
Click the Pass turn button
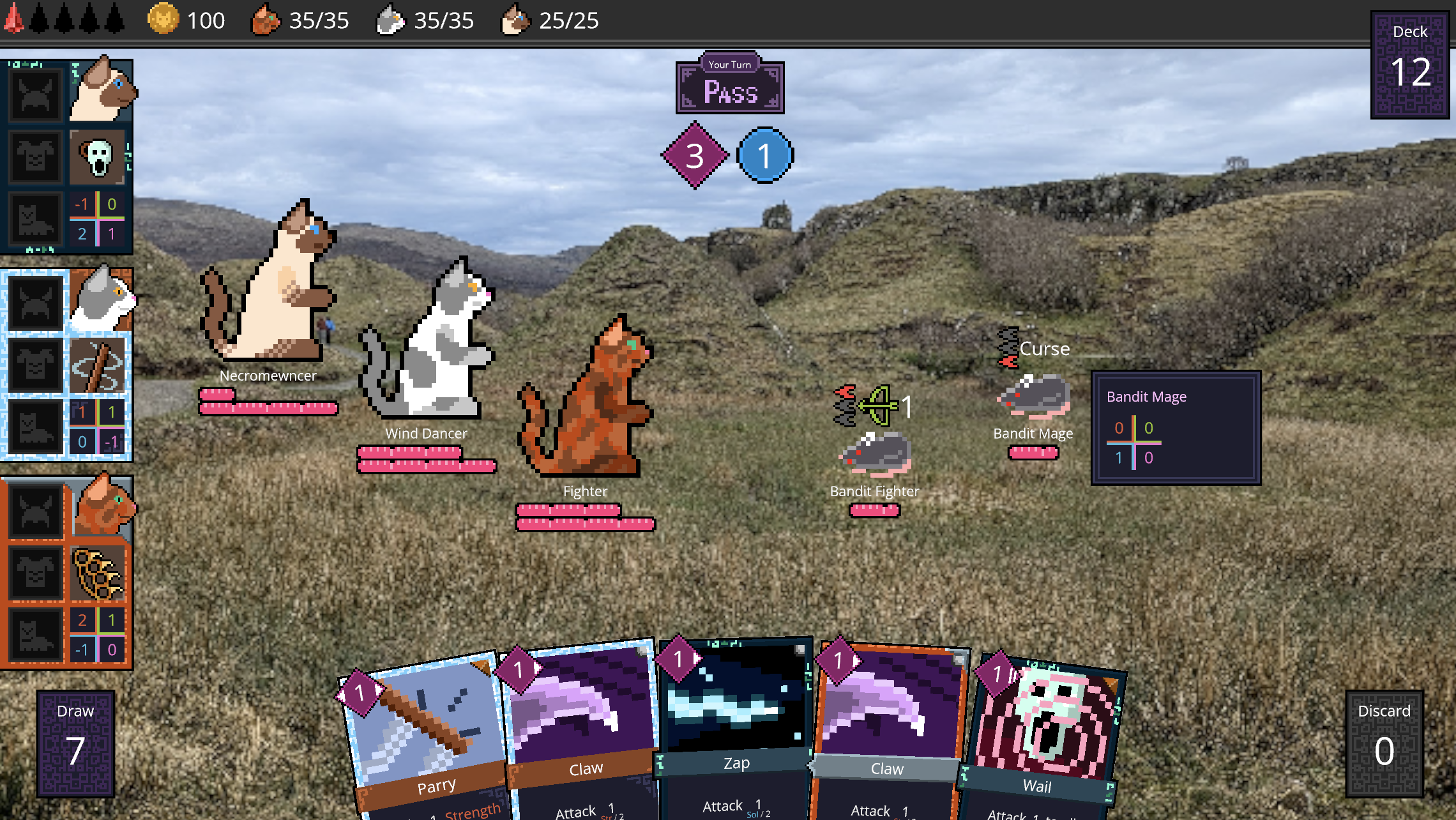click(x=730, y=88)
